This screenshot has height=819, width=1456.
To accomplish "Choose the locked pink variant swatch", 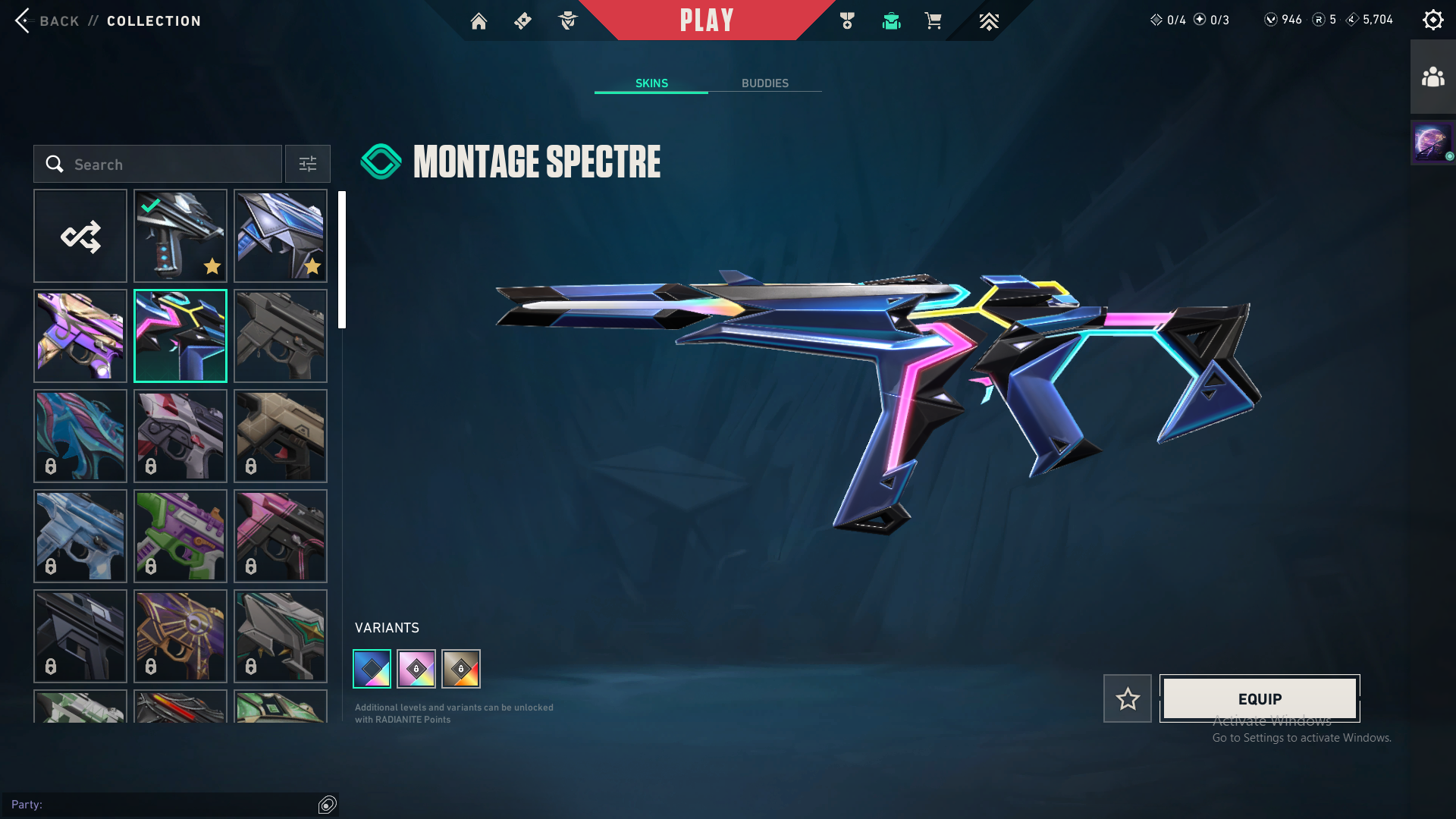I will [416, 669].
